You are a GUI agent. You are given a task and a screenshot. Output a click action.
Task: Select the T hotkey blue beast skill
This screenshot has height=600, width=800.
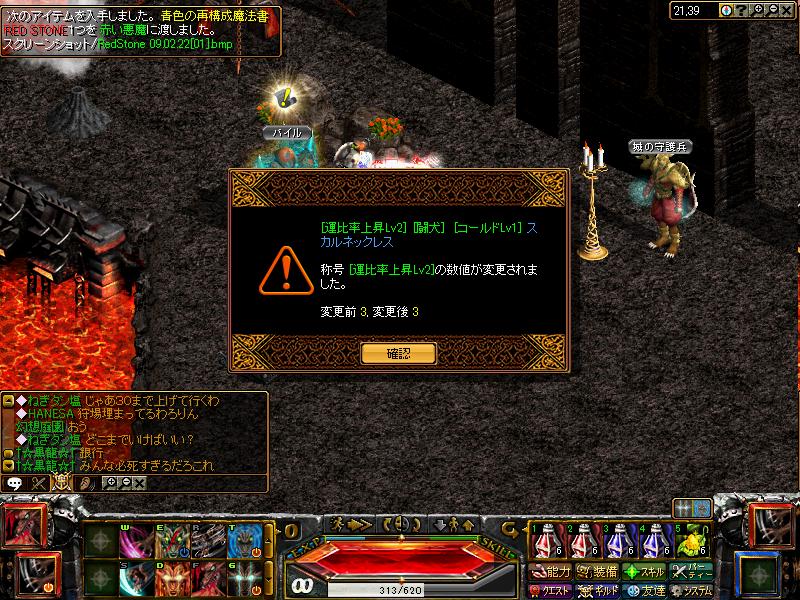coord(244,541)
